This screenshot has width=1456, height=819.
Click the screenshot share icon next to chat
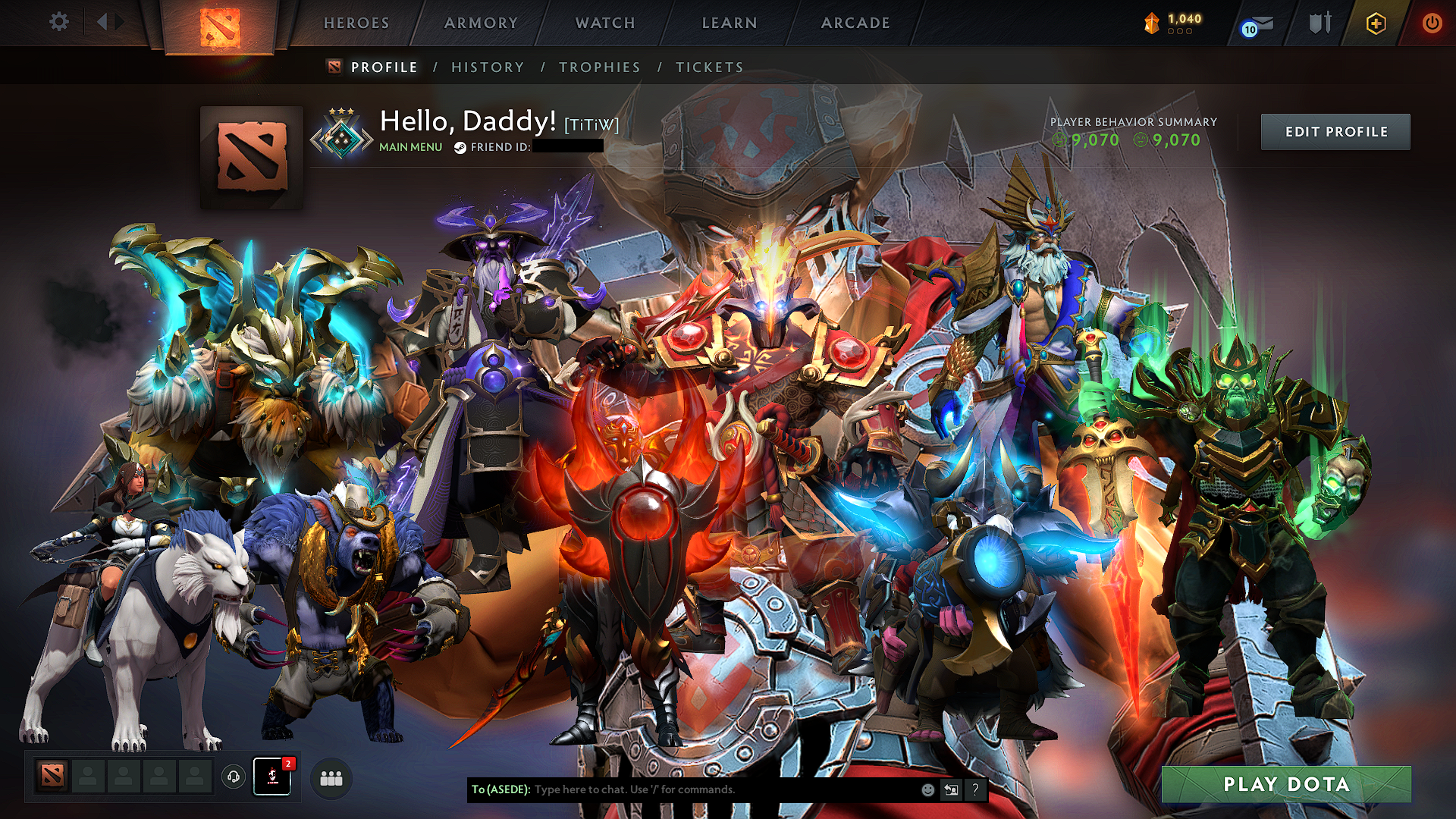pyautogui.click(x=950, y=789)
